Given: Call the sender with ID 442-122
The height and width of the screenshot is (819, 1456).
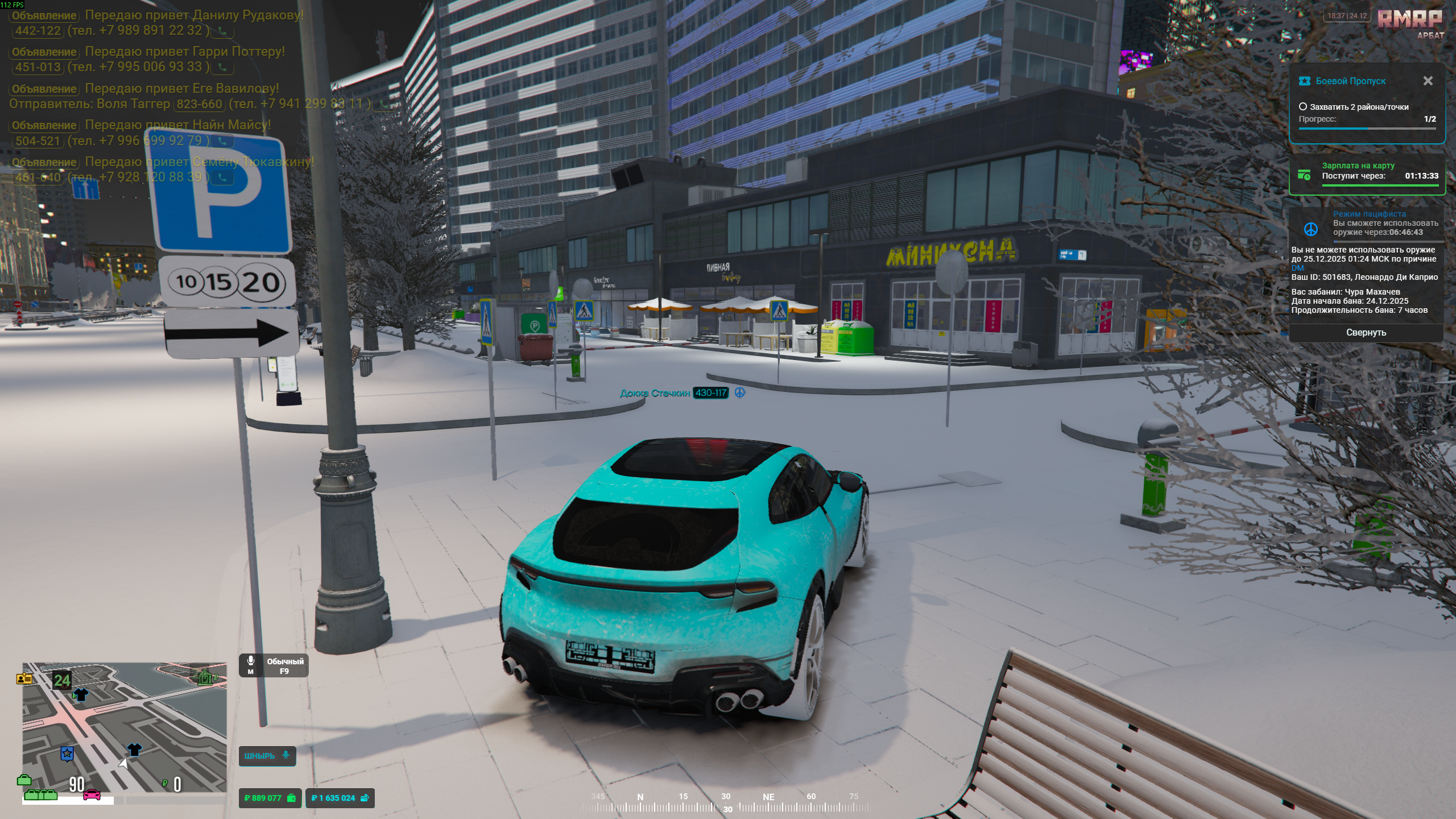Looking at the screenshot, I should 222,31.
